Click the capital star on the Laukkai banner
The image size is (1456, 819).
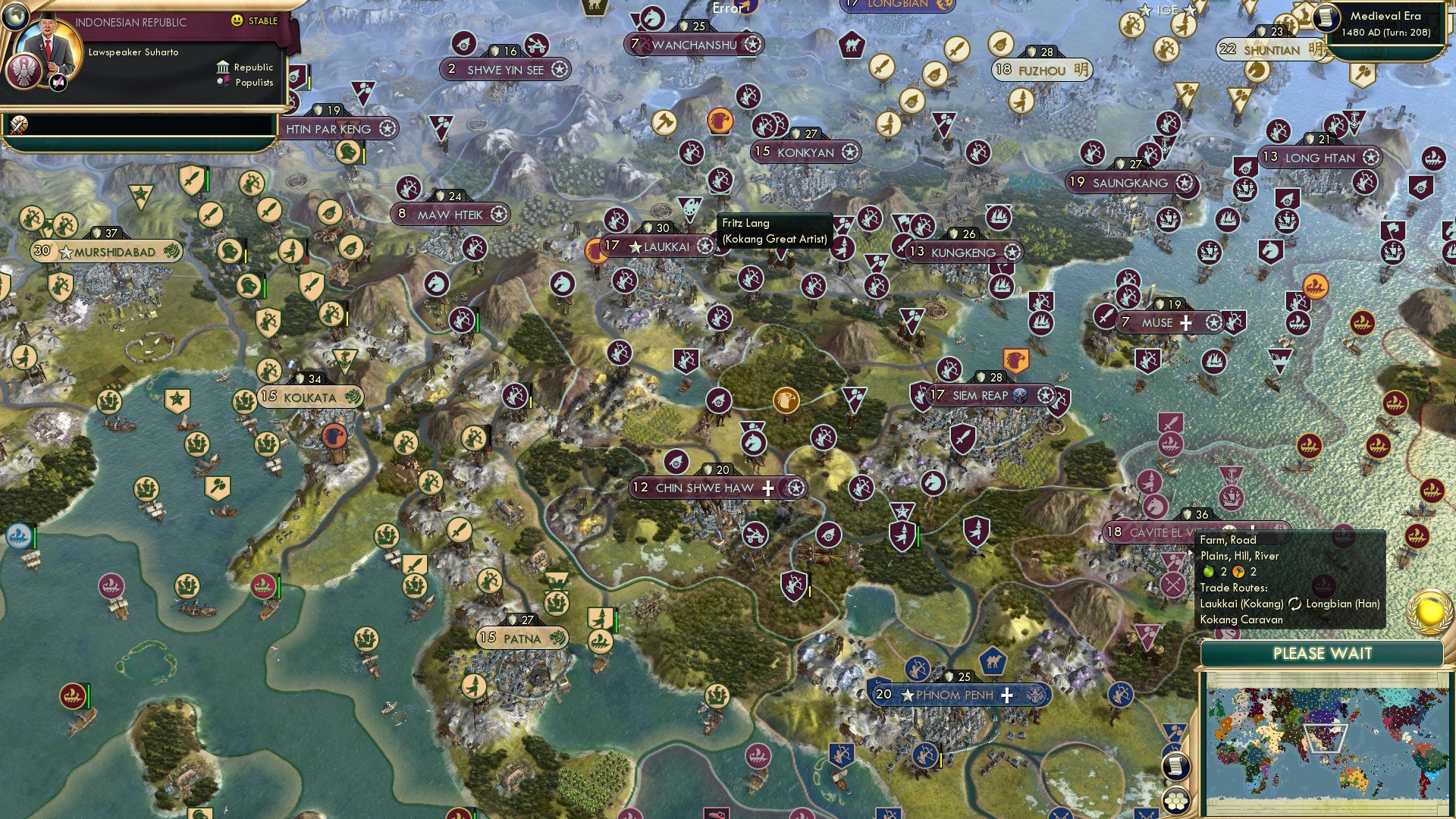click(634, 246)
